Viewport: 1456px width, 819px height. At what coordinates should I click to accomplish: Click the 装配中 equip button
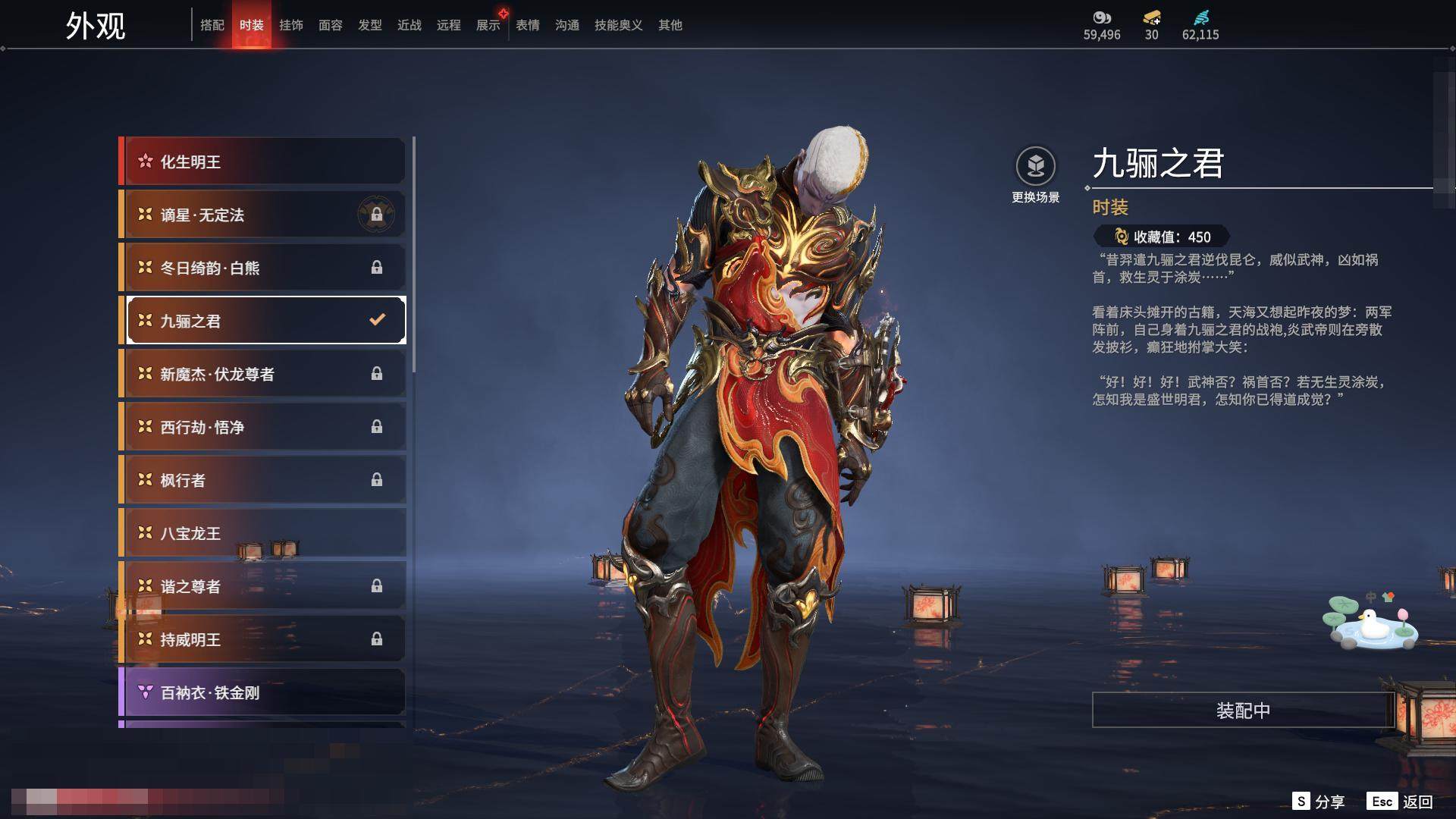click(x=1243, y=711)
